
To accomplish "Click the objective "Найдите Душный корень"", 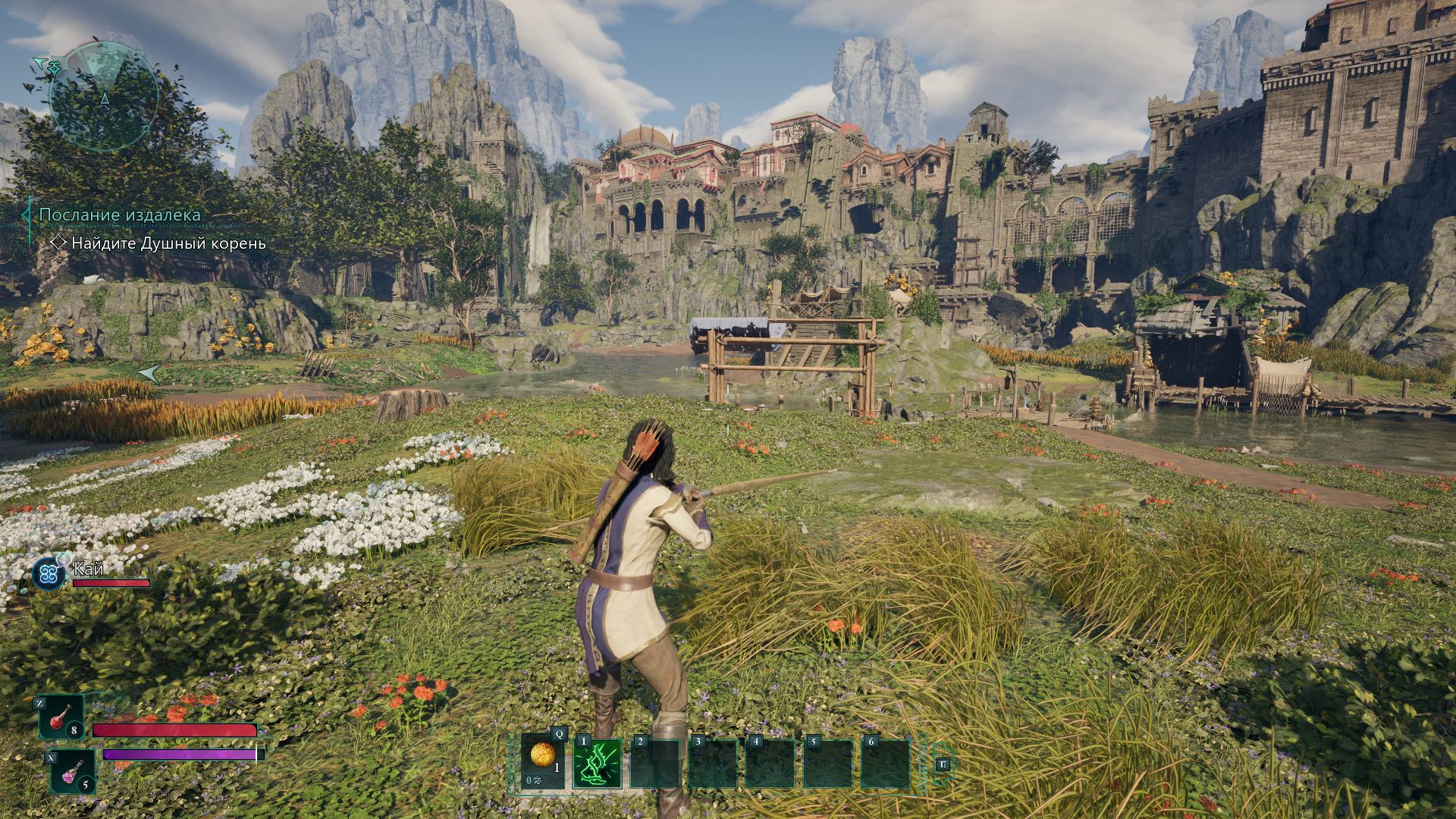I will point(168,243).
